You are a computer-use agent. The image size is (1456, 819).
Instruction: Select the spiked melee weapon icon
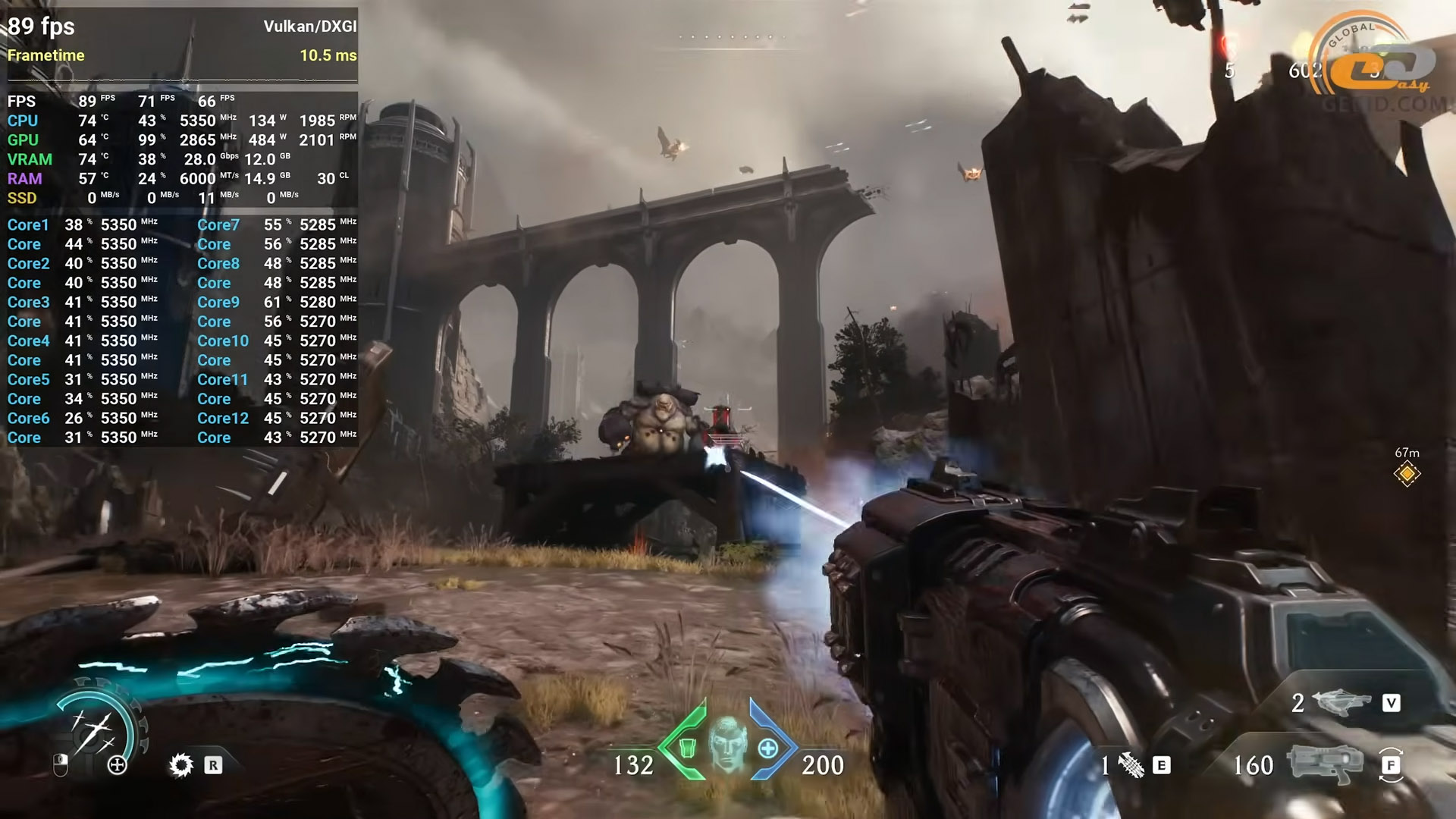click(1131, 766)
